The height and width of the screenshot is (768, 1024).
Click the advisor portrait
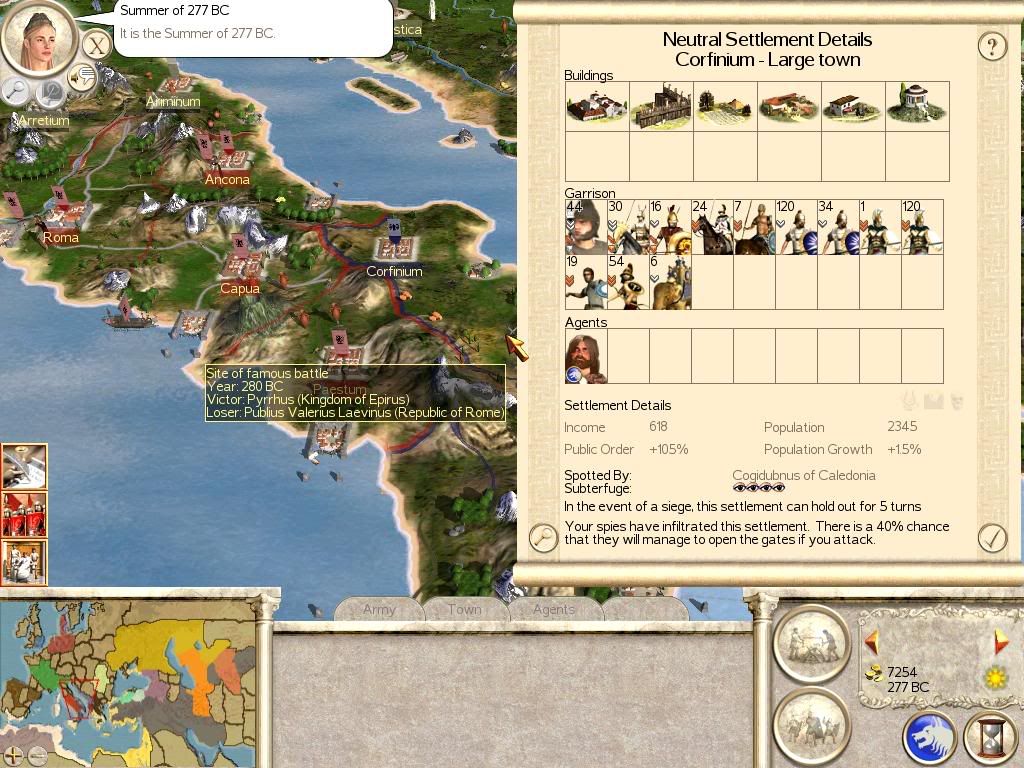40,37
